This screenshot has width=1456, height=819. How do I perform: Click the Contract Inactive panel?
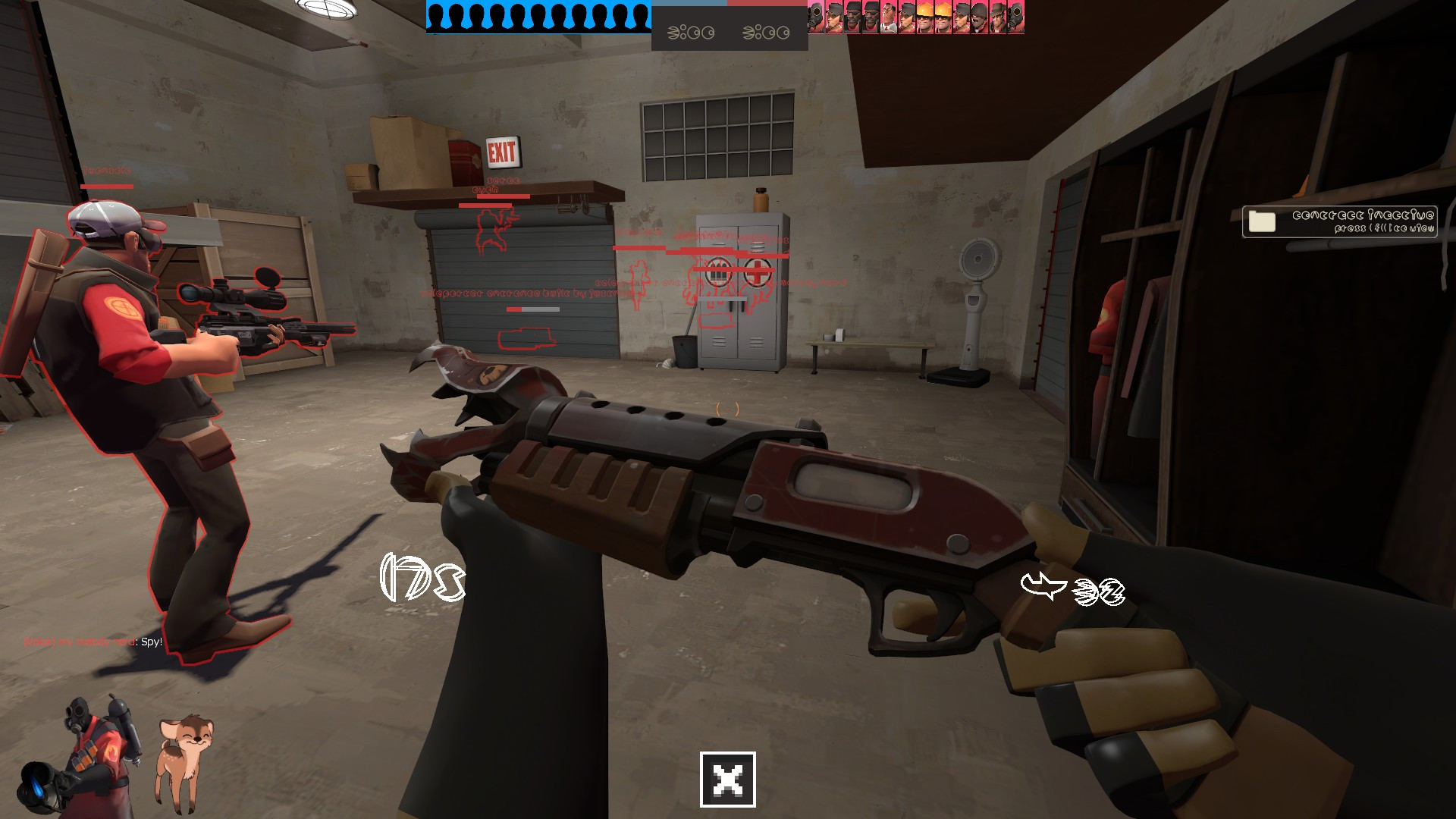[x=1338, y=220]
